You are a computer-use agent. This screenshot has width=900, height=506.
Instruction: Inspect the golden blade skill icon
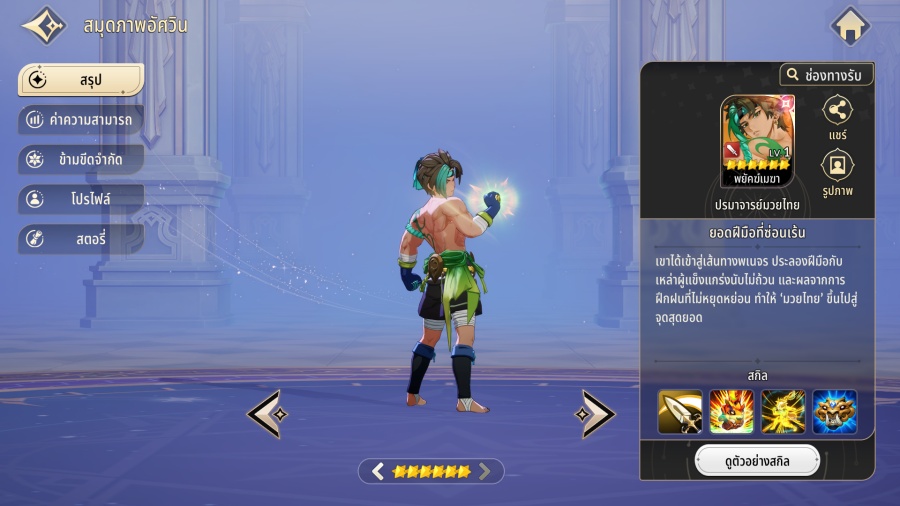679,411
